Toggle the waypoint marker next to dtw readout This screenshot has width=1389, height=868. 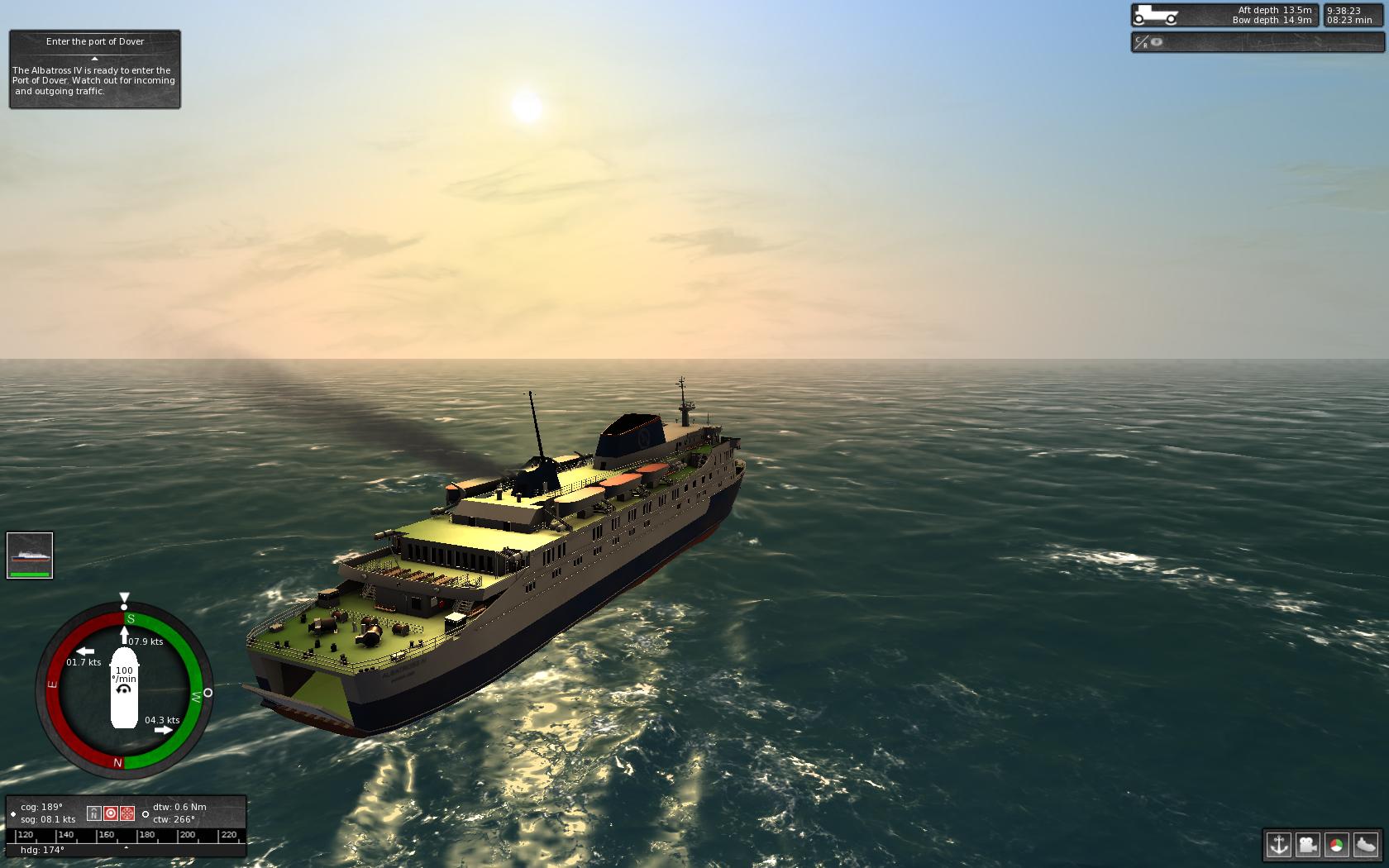(146, 814)
